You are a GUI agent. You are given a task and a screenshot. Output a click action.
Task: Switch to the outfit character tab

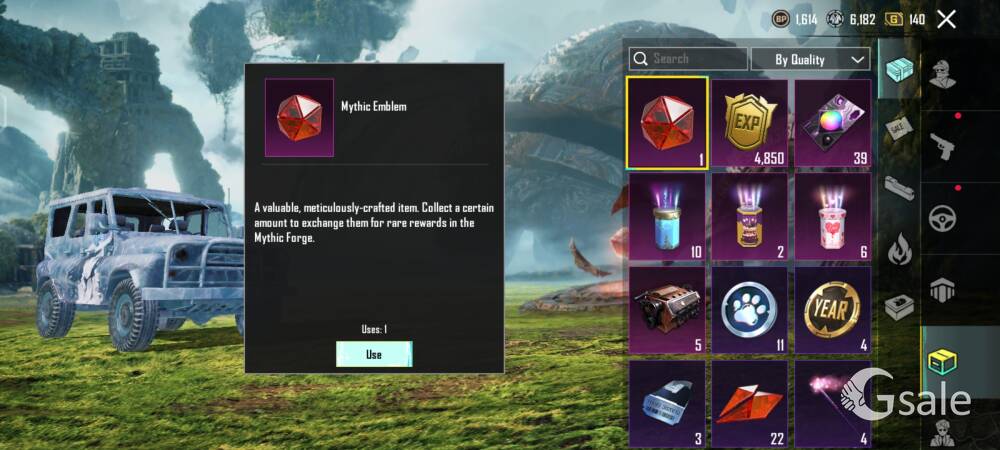tap(942, 74)
